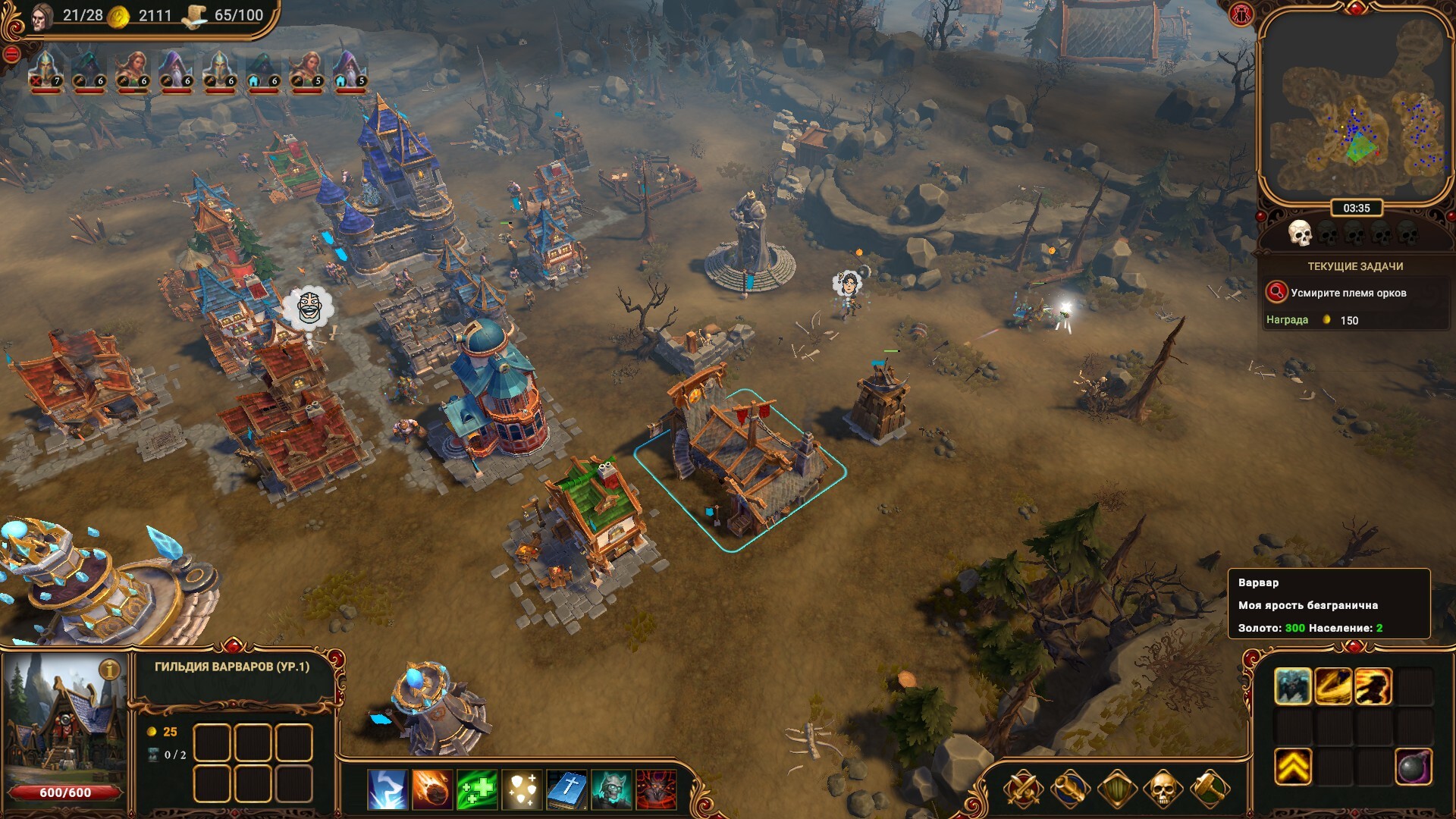Screen dimensions: 1456x819
Task: Open the building info button on portrait
Action: [110, 670]
